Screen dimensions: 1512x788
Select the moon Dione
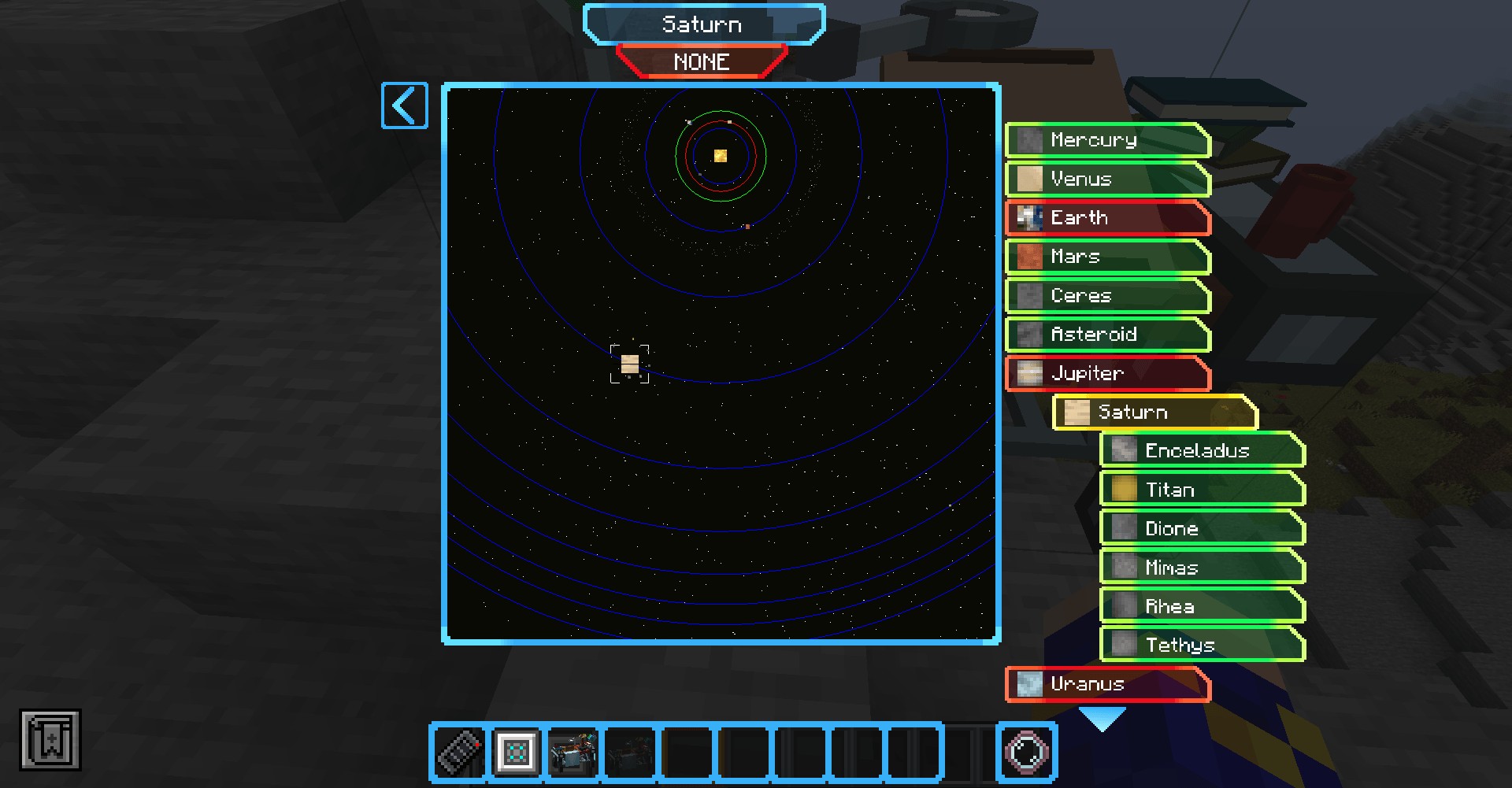(1202, 529)
